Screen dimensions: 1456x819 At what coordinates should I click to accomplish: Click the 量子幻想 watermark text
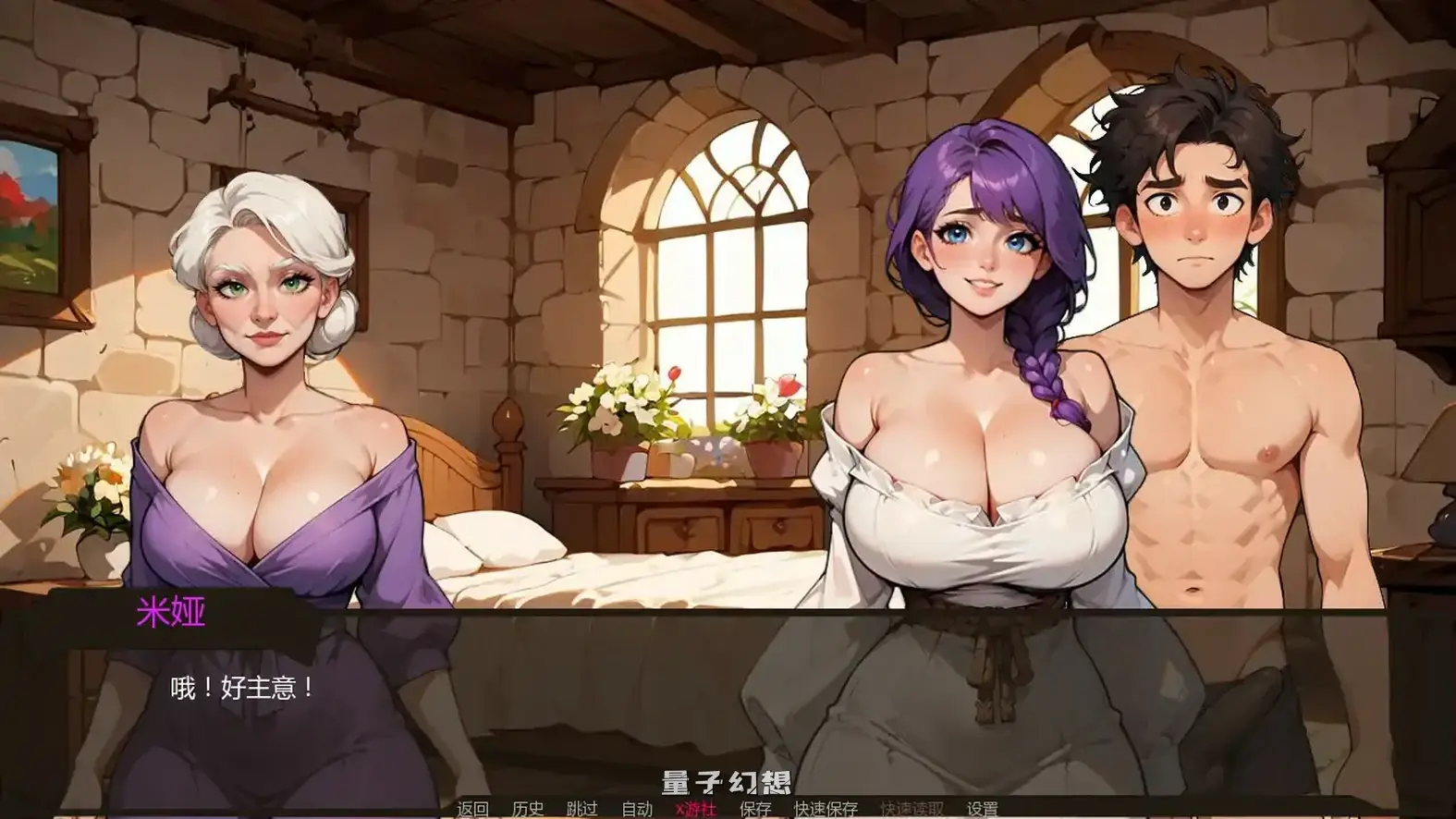727,781
